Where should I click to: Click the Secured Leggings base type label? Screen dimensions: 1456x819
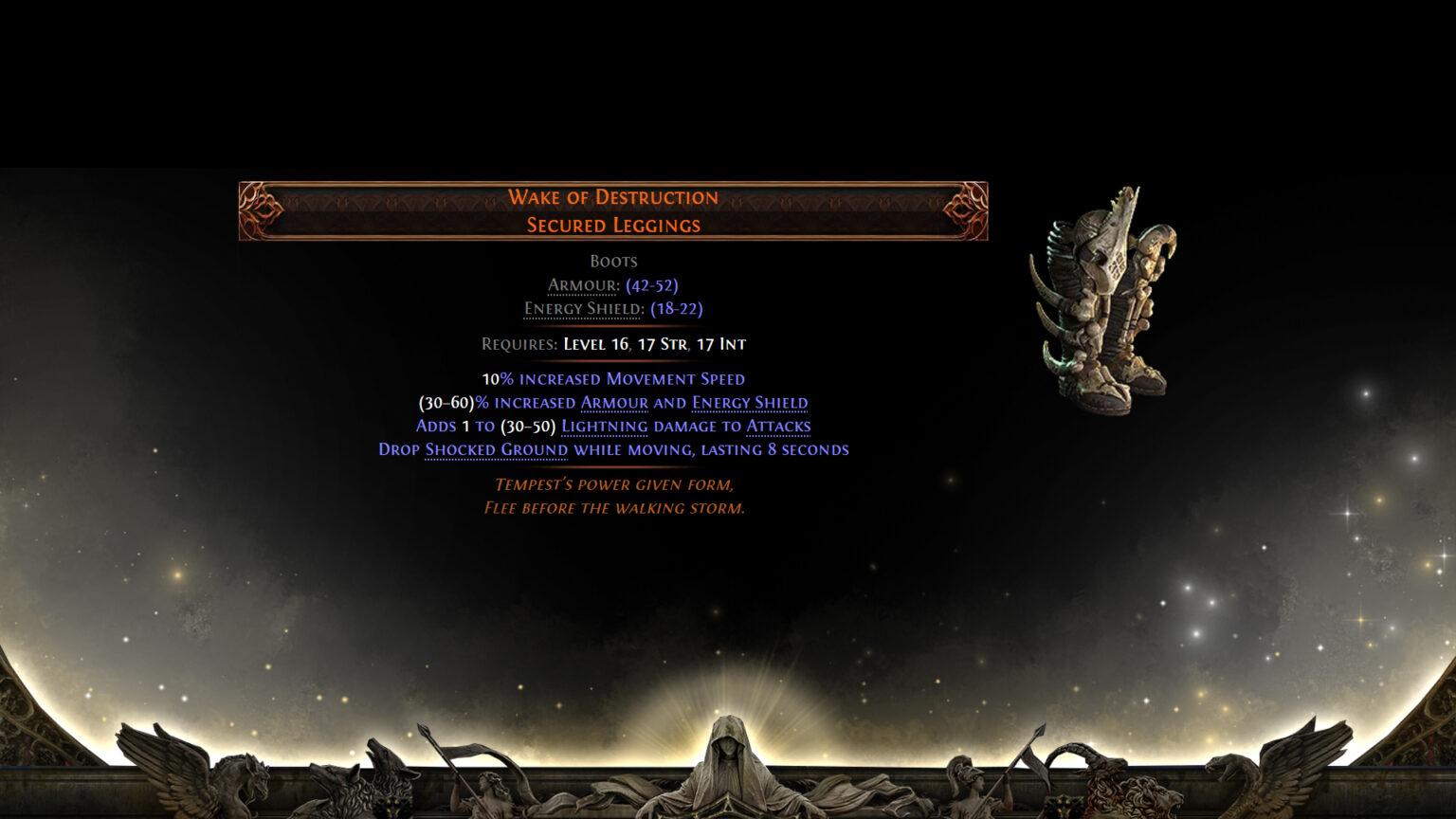(614, 225)
